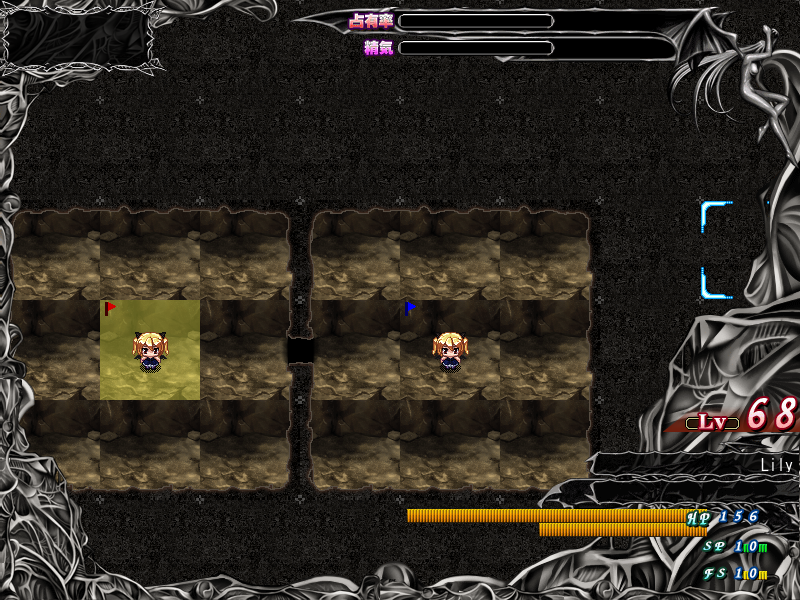
Task: Select the unit beneath the blue flag
Action: (x=449, y=353)
